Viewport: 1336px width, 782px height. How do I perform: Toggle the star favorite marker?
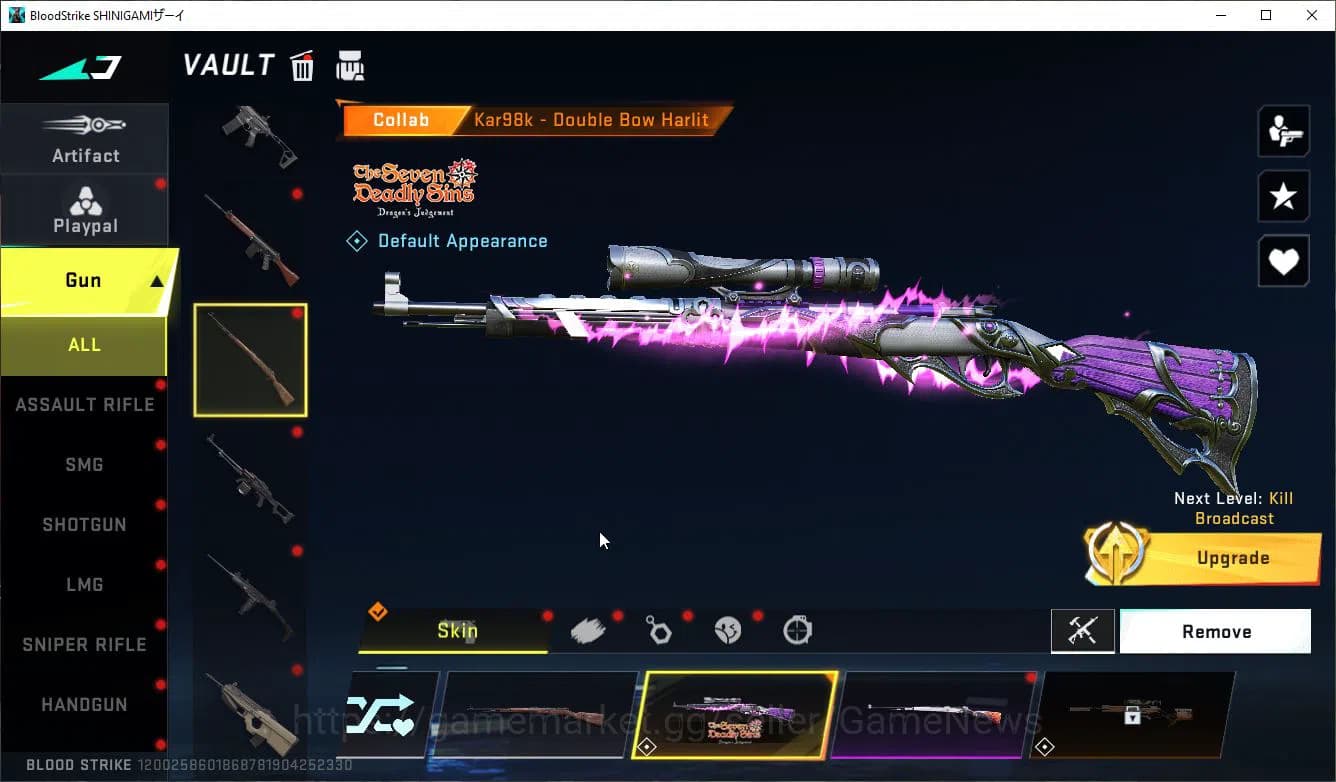tap(1283, 196)
